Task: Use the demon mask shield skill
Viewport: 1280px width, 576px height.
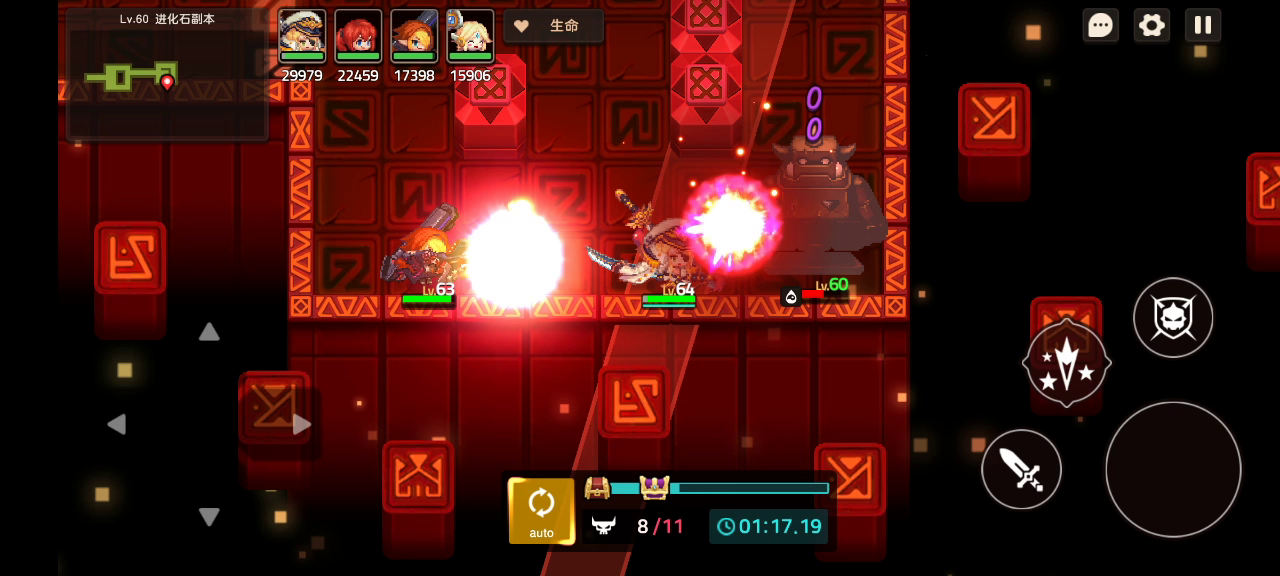Action: pyautogui.click(x=1173, y=318)
